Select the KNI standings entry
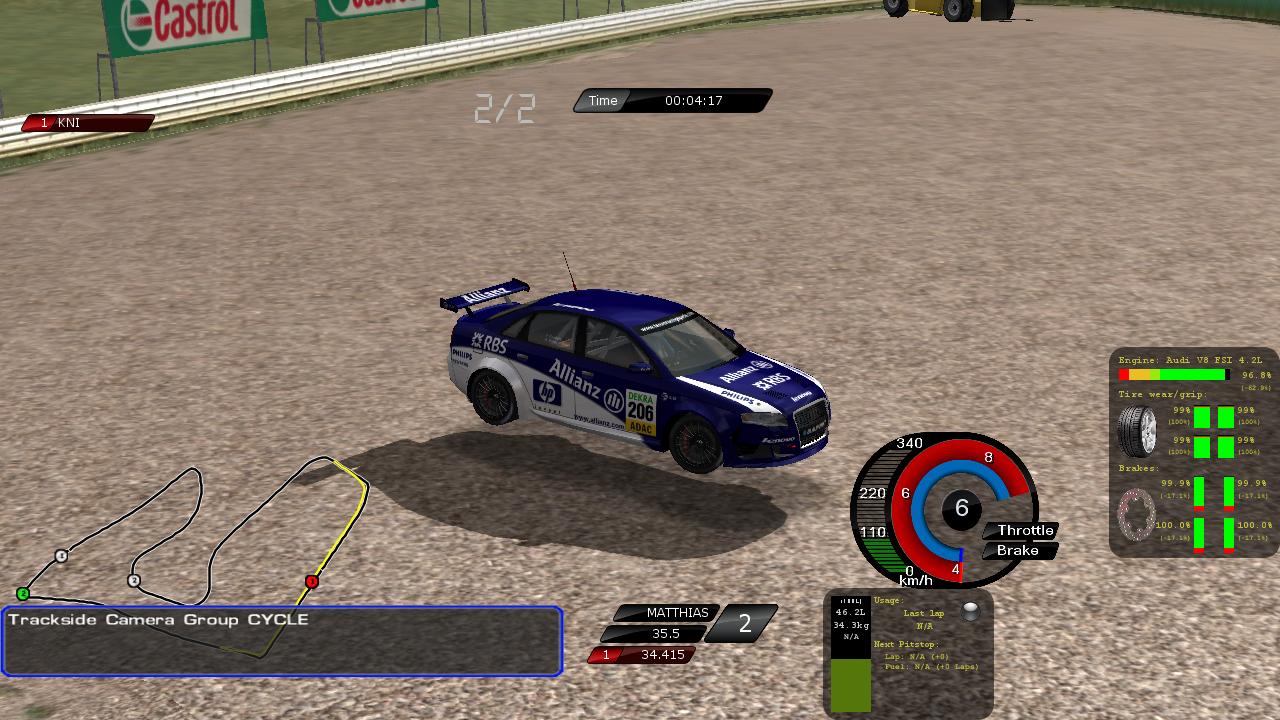 click(88, 123)
